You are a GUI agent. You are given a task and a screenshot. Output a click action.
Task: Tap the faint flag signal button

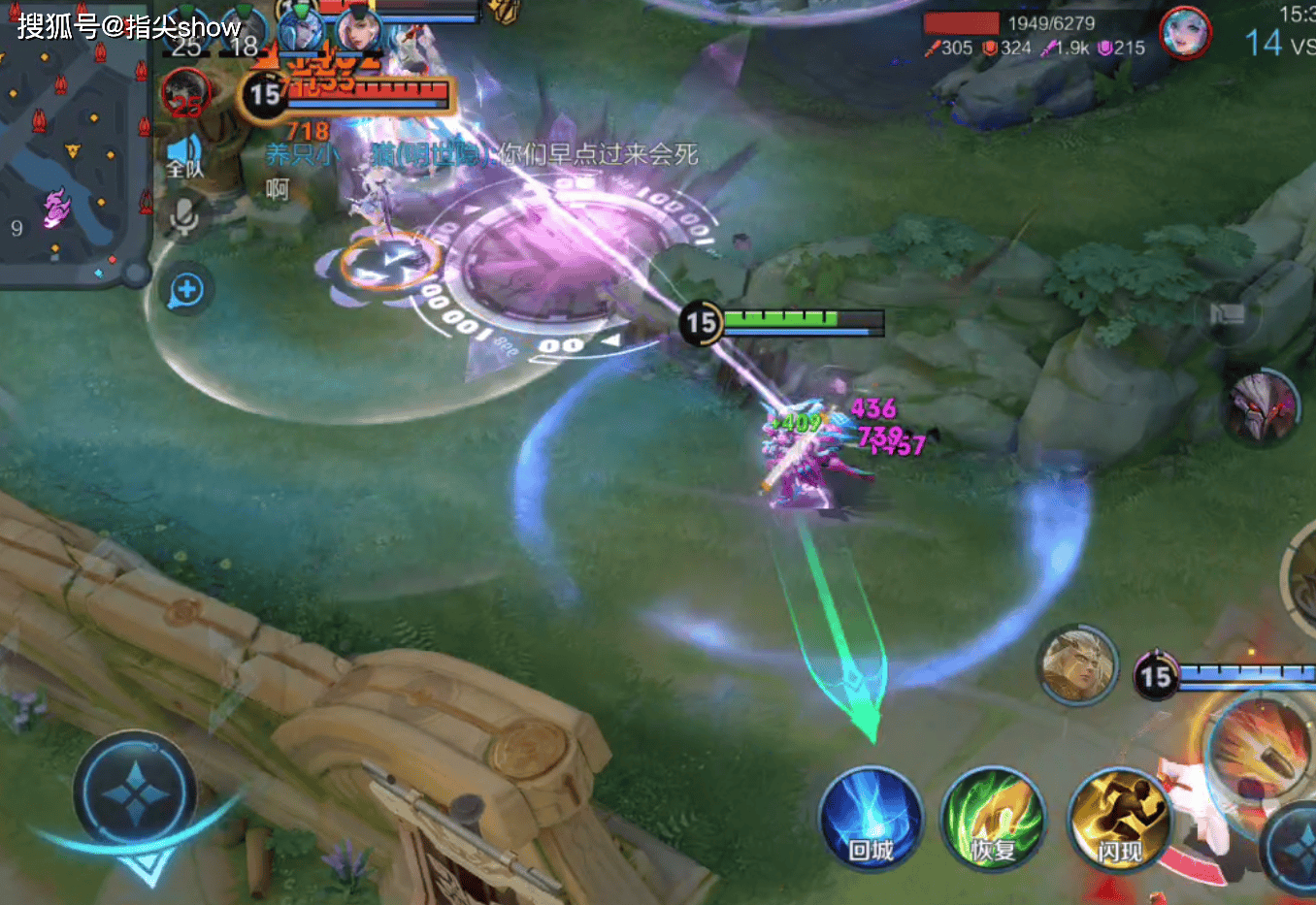point(1228,314)
